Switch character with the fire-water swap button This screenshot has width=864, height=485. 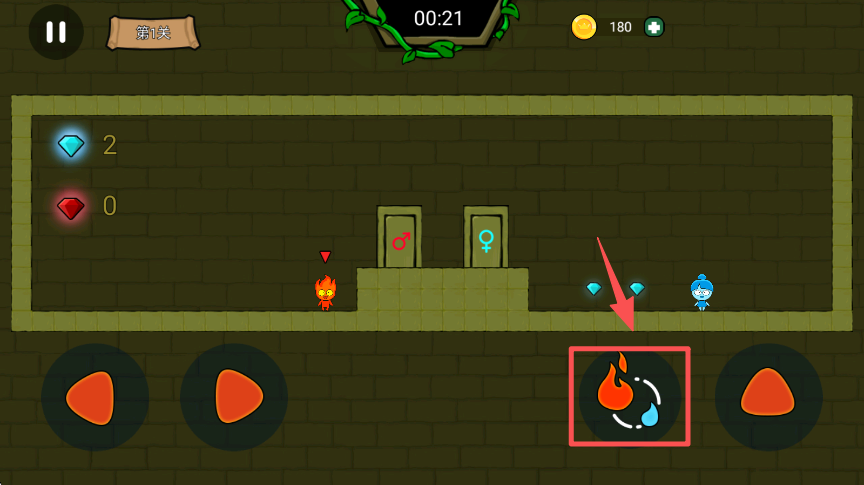coord(630,397)
